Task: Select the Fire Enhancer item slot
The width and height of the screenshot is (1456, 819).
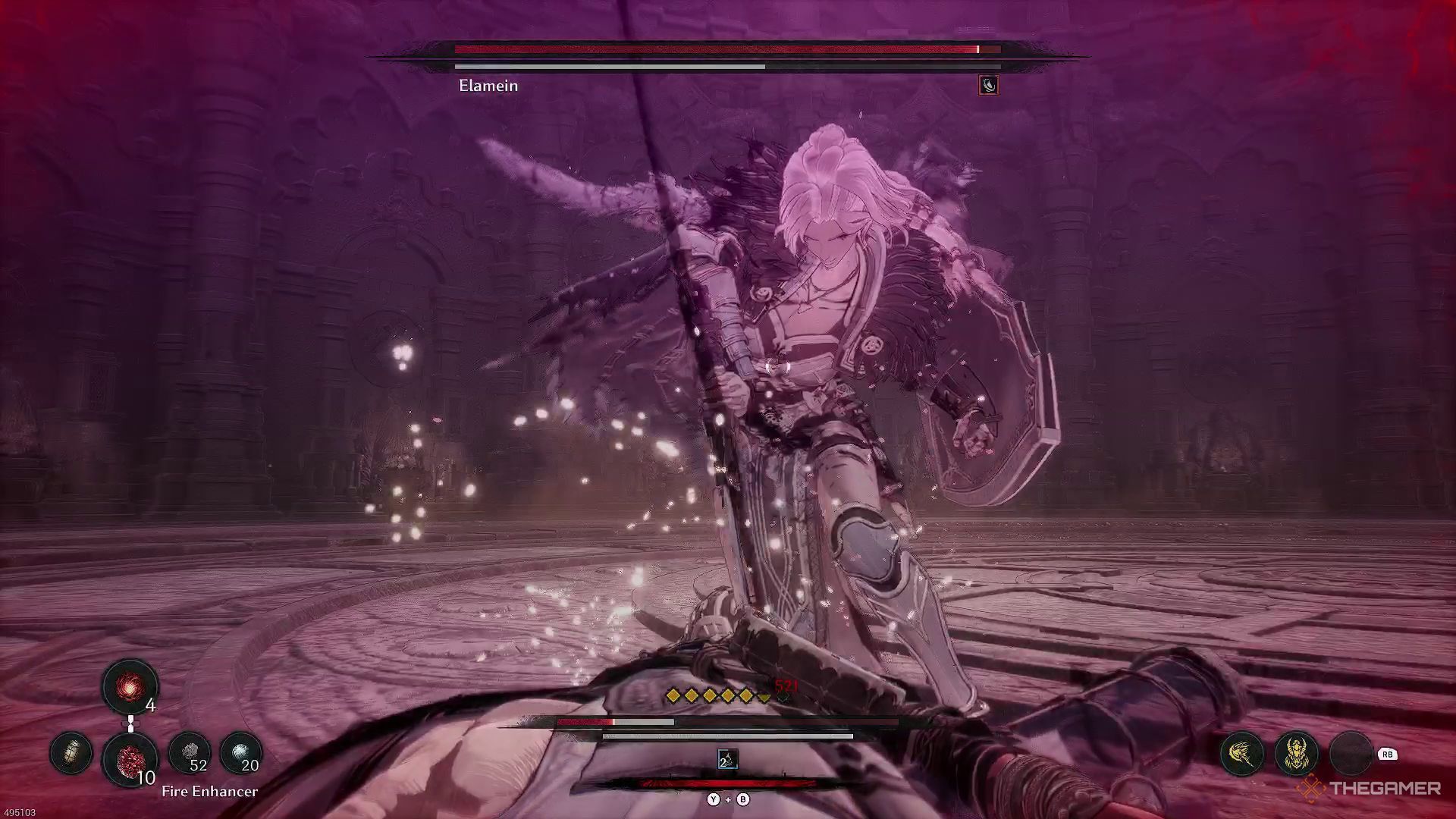Action: tap(130, 756)
